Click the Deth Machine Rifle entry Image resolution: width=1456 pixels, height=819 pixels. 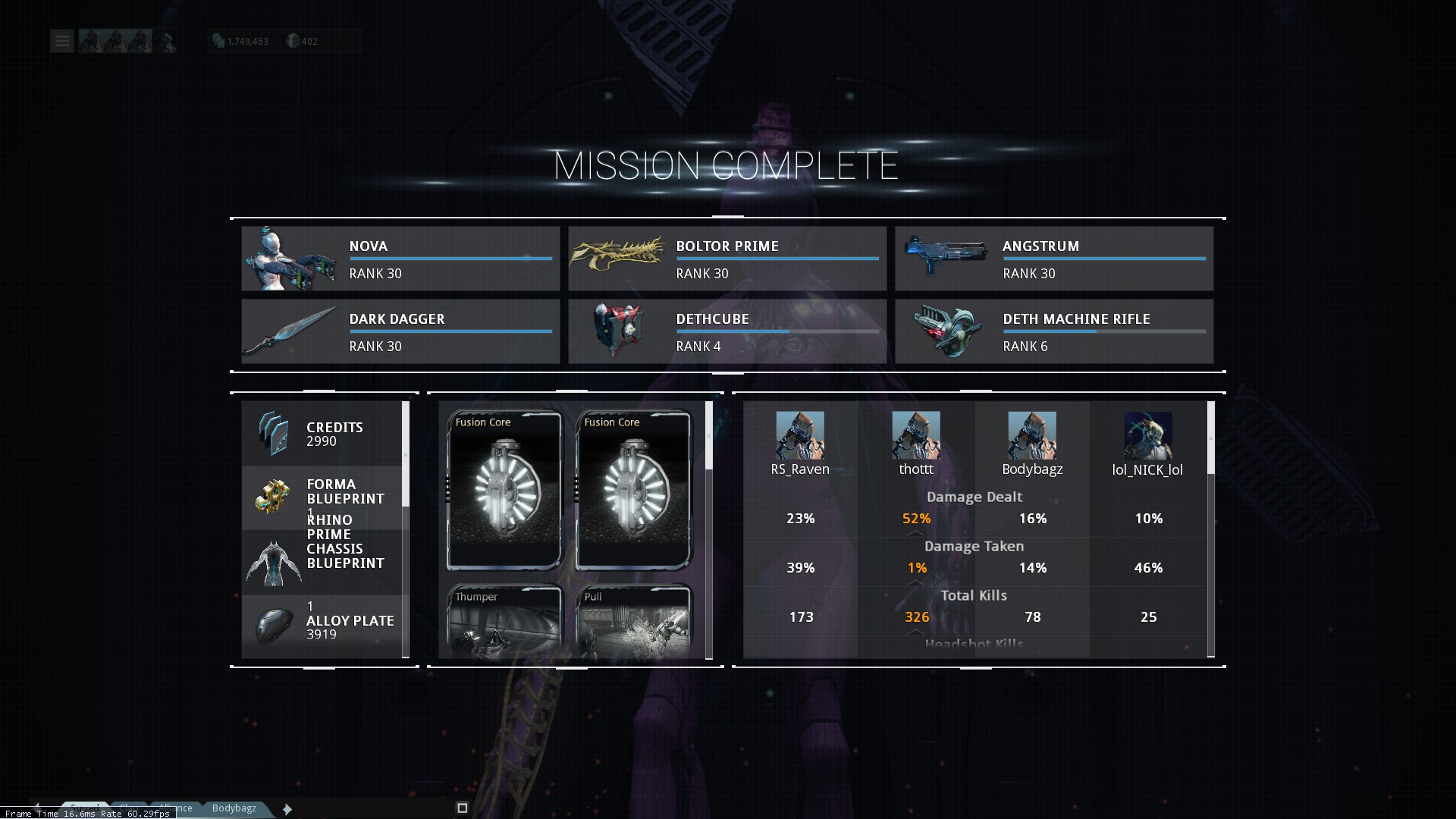click(1054, 331)
